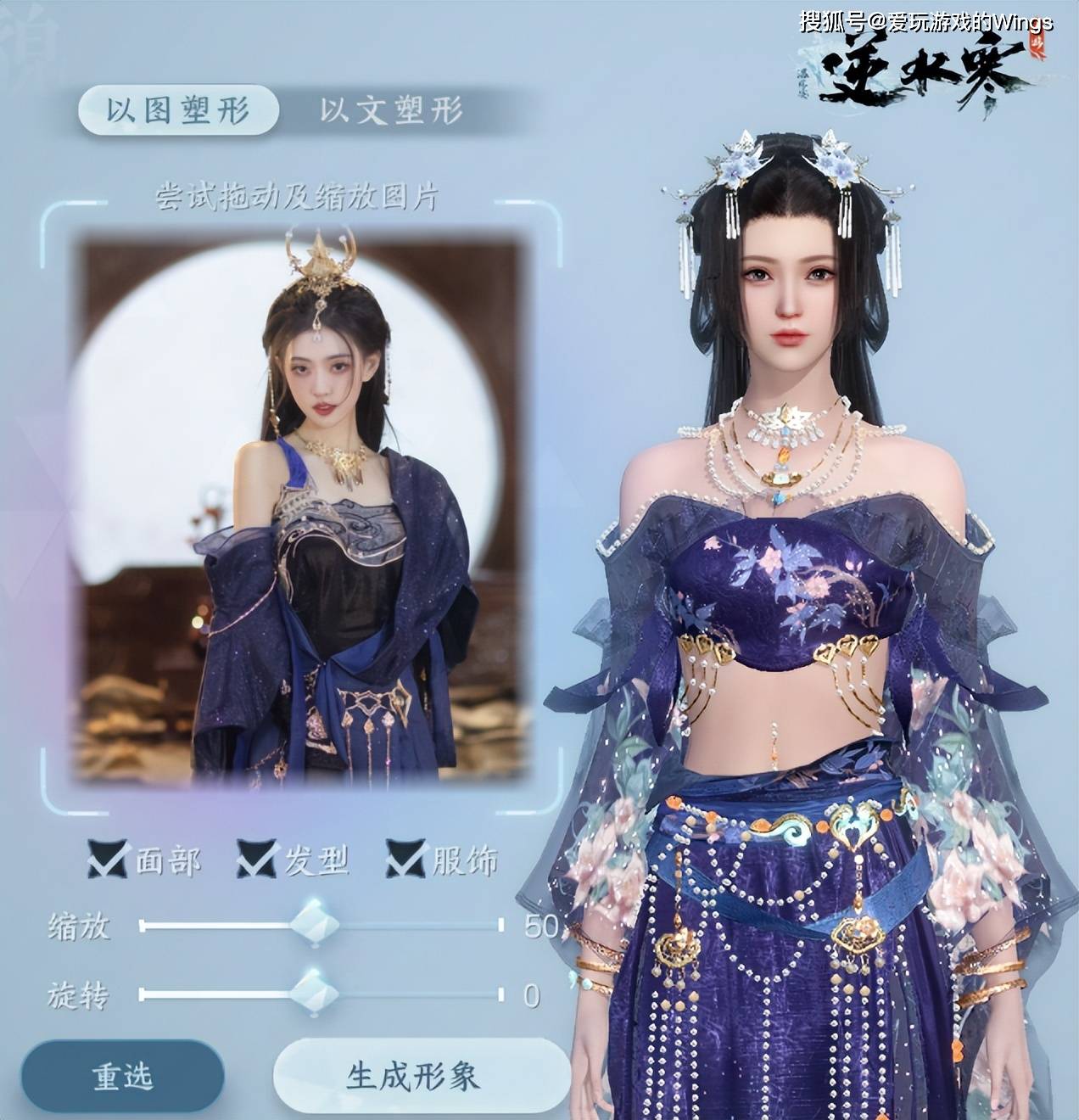
Task: Toggle the 面部 checkbox
Action: click(108, 860)
